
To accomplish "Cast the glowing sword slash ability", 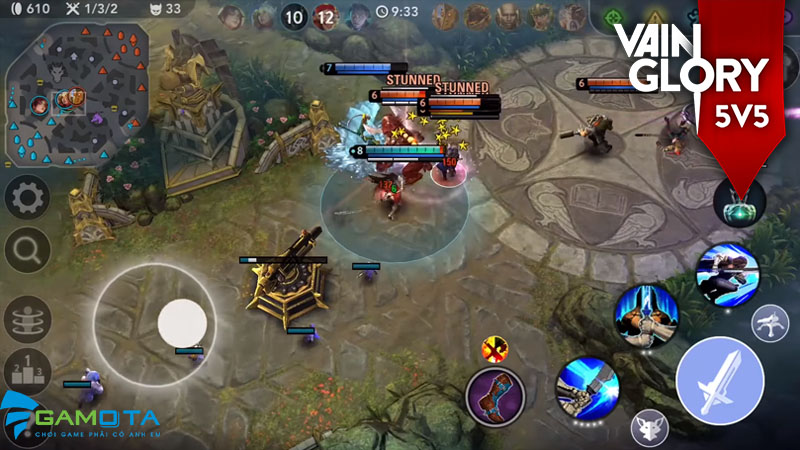I will [587, 389].
